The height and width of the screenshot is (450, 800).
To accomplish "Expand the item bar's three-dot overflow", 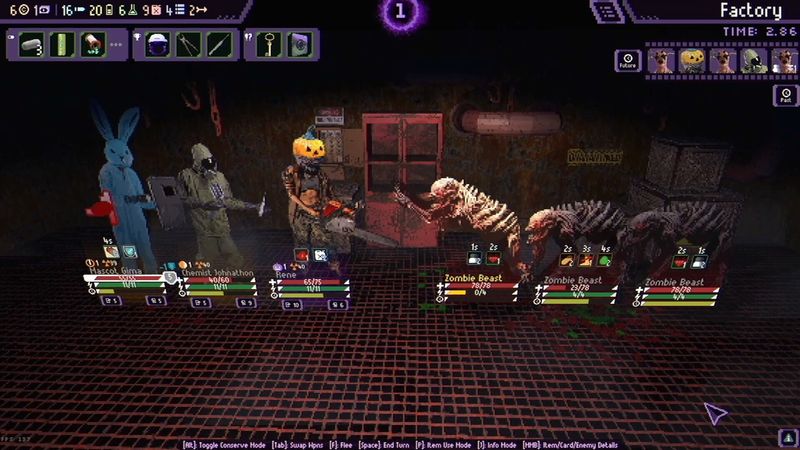I will click(117, 45).
